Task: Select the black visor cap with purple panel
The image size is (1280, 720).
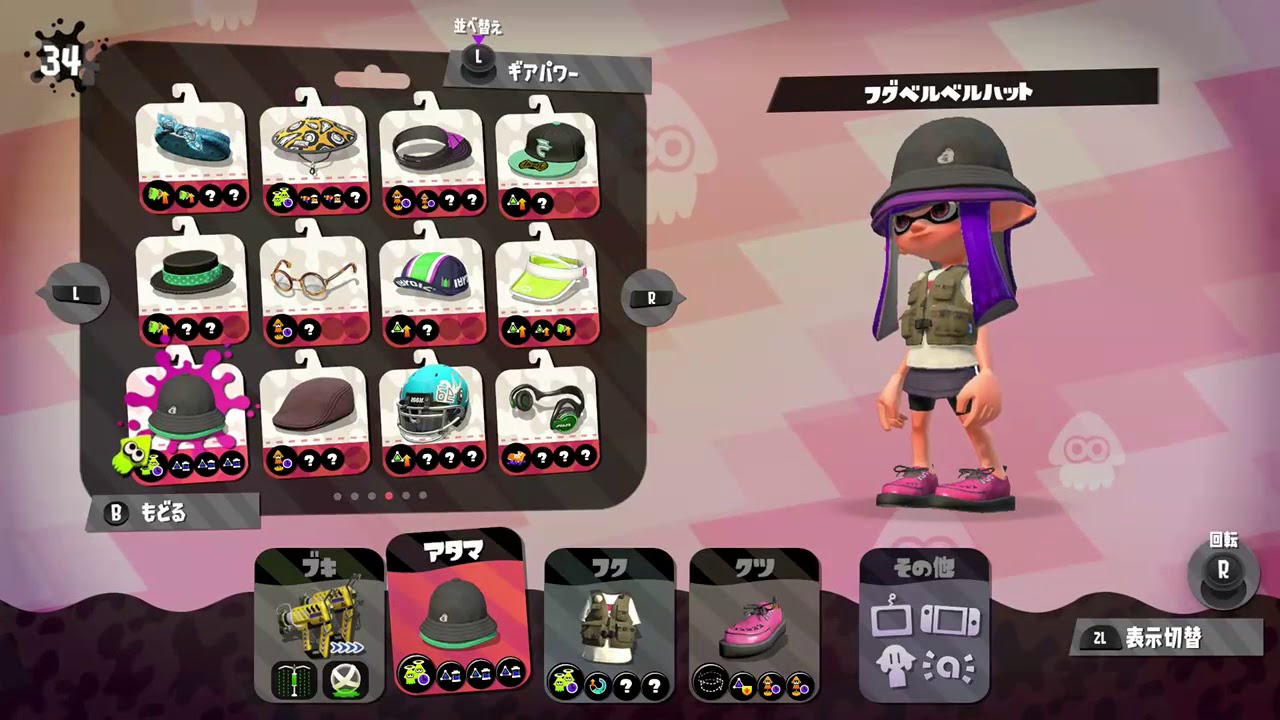Action: pyautogui.click(x=430, y=145)
